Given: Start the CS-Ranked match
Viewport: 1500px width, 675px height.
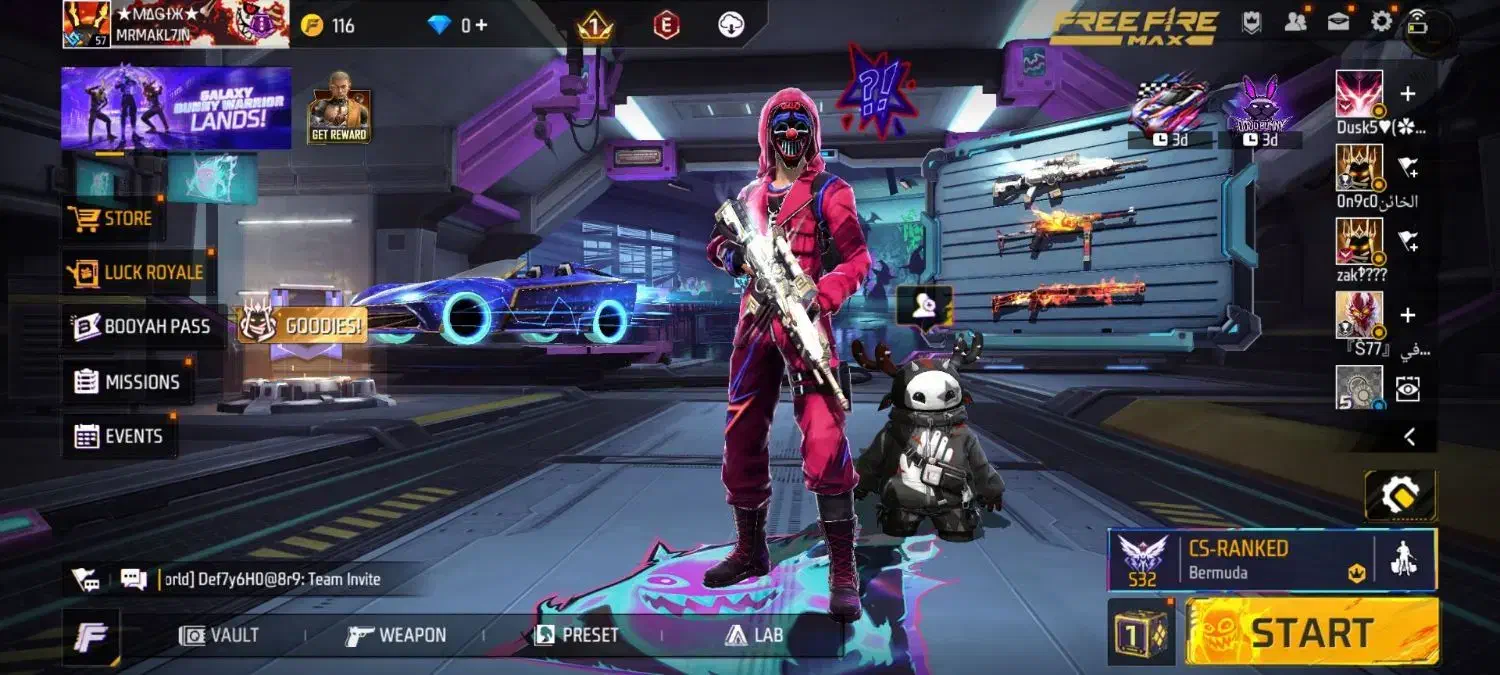Looking at the screenshot, I should pyautogui.click(x=1312, y=632).
